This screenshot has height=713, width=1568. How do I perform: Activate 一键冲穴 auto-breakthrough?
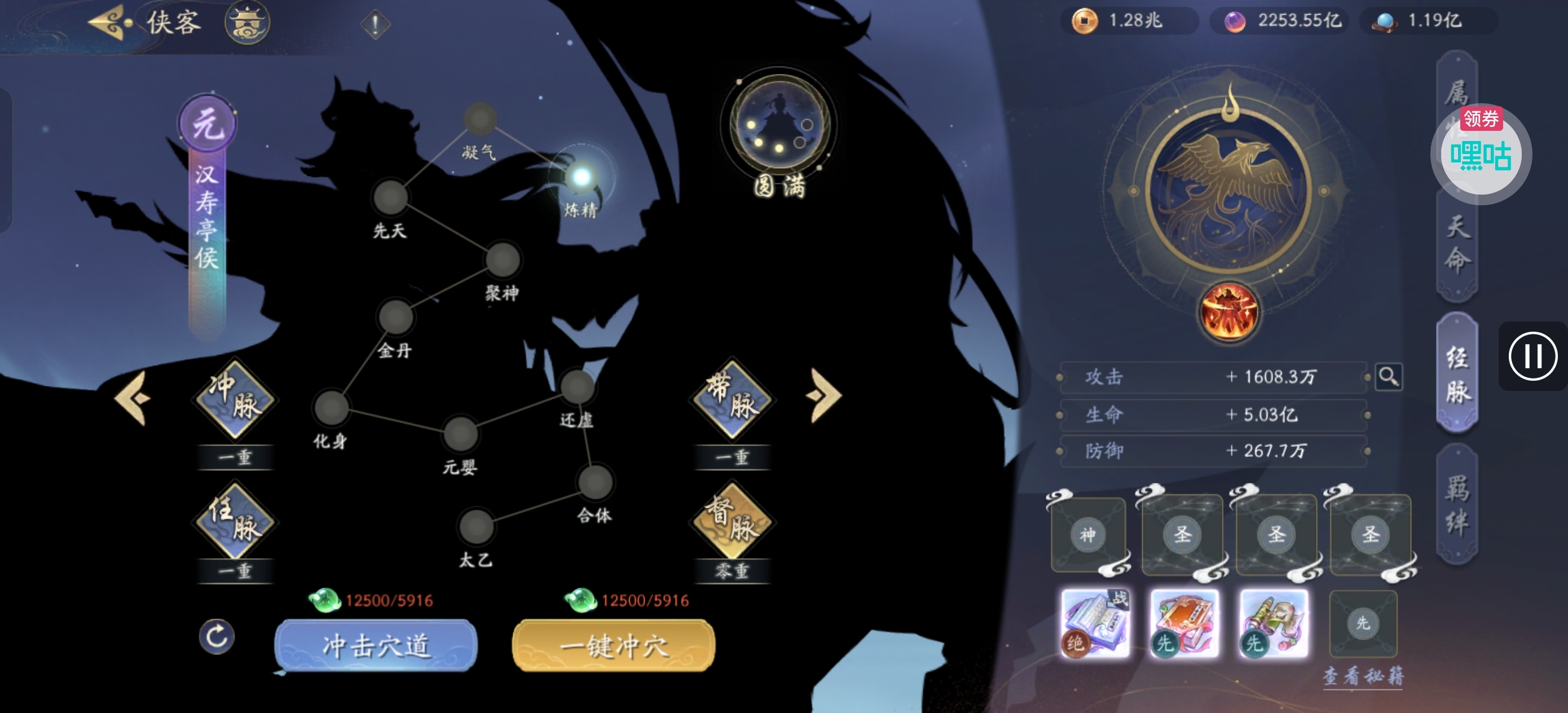point(614,645)
